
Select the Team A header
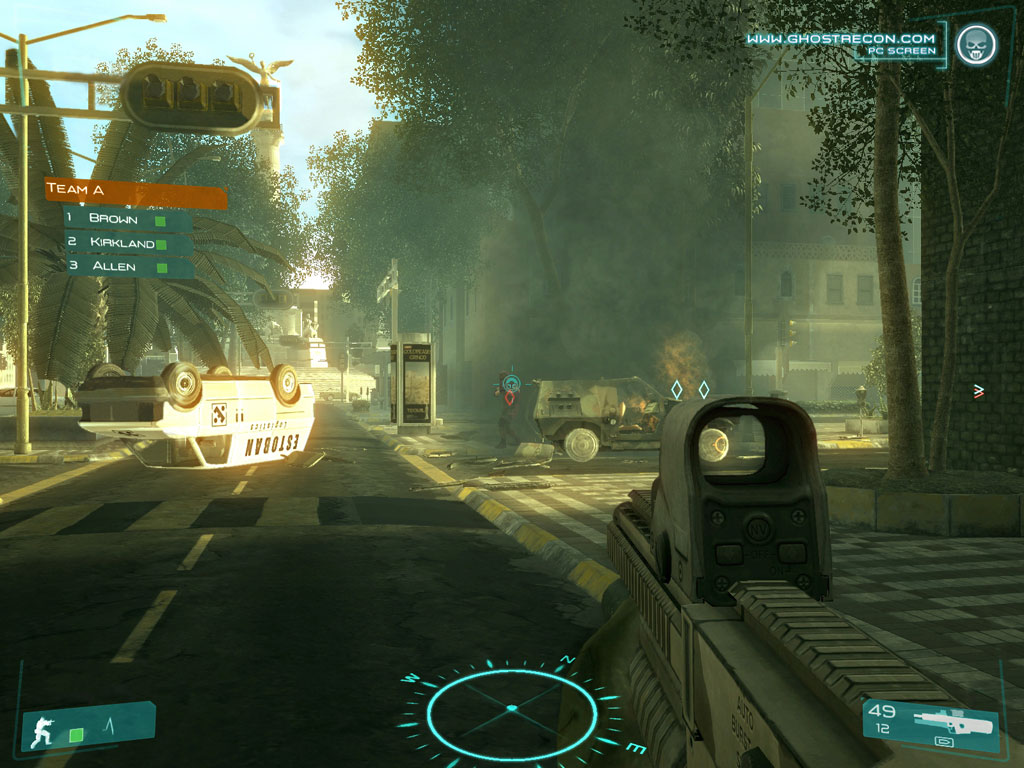[x=134, y=192]
